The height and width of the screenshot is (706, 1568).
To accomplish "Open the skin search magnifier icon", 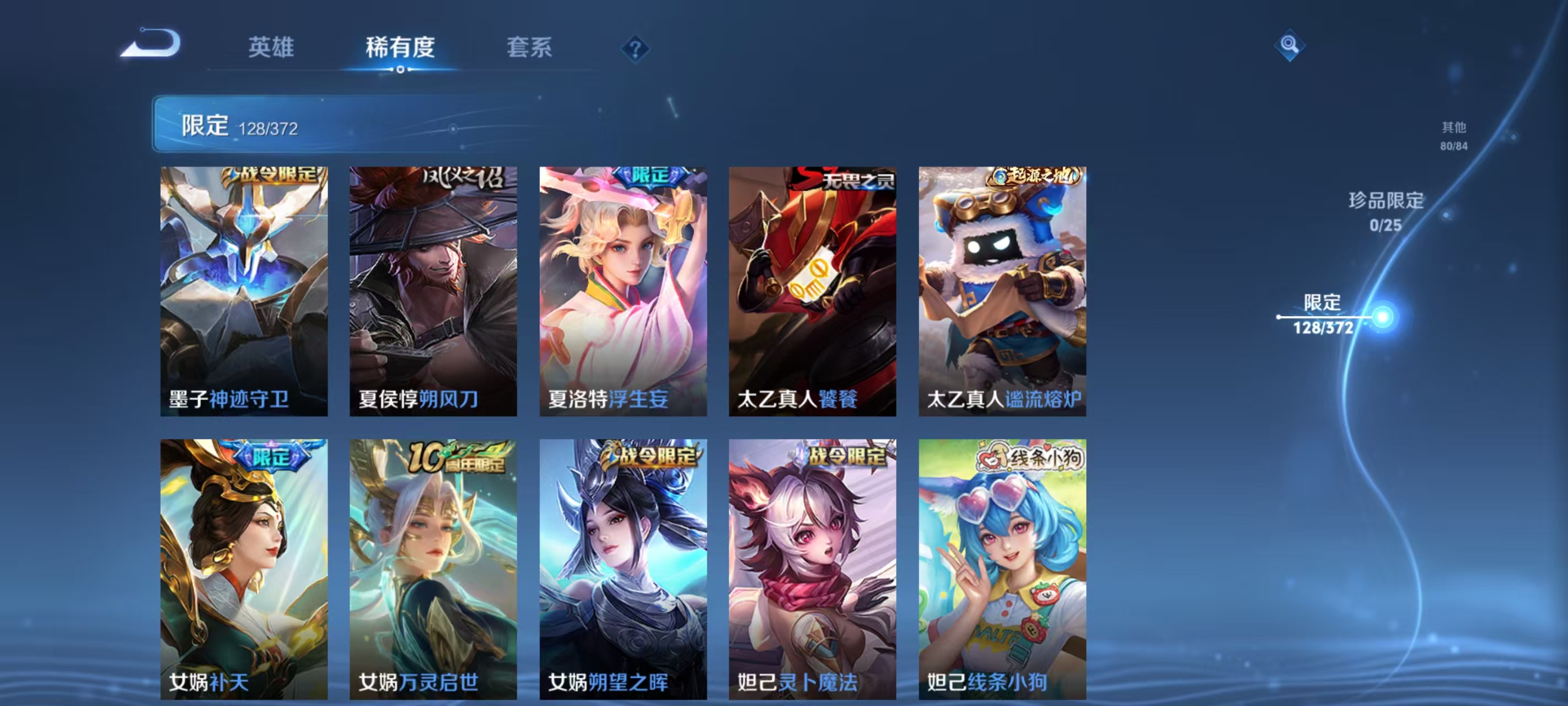I will (x=1291, y=46).
